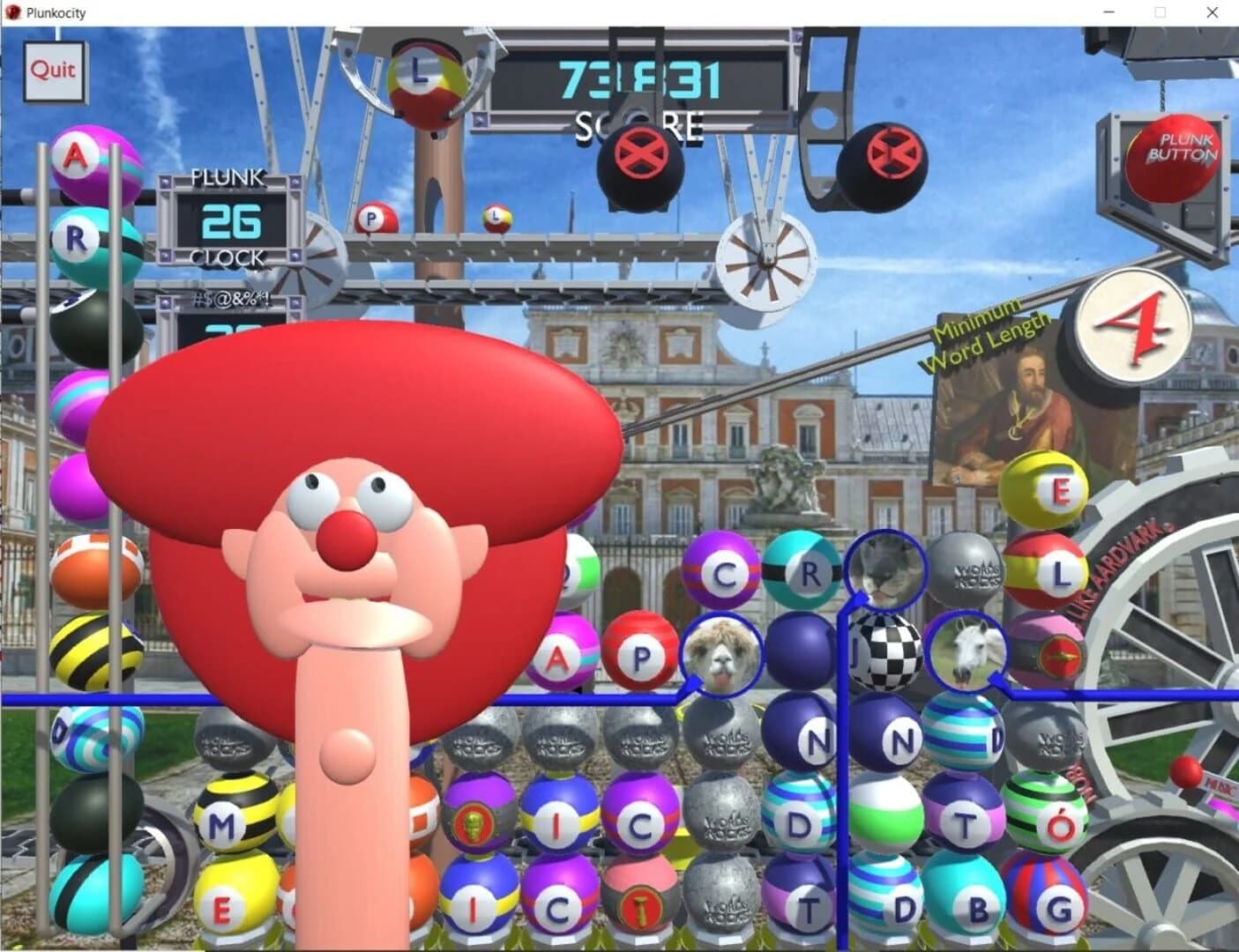Click the black ball with red X
Viewport: 1239px width, 952px height.
(641, 159)
